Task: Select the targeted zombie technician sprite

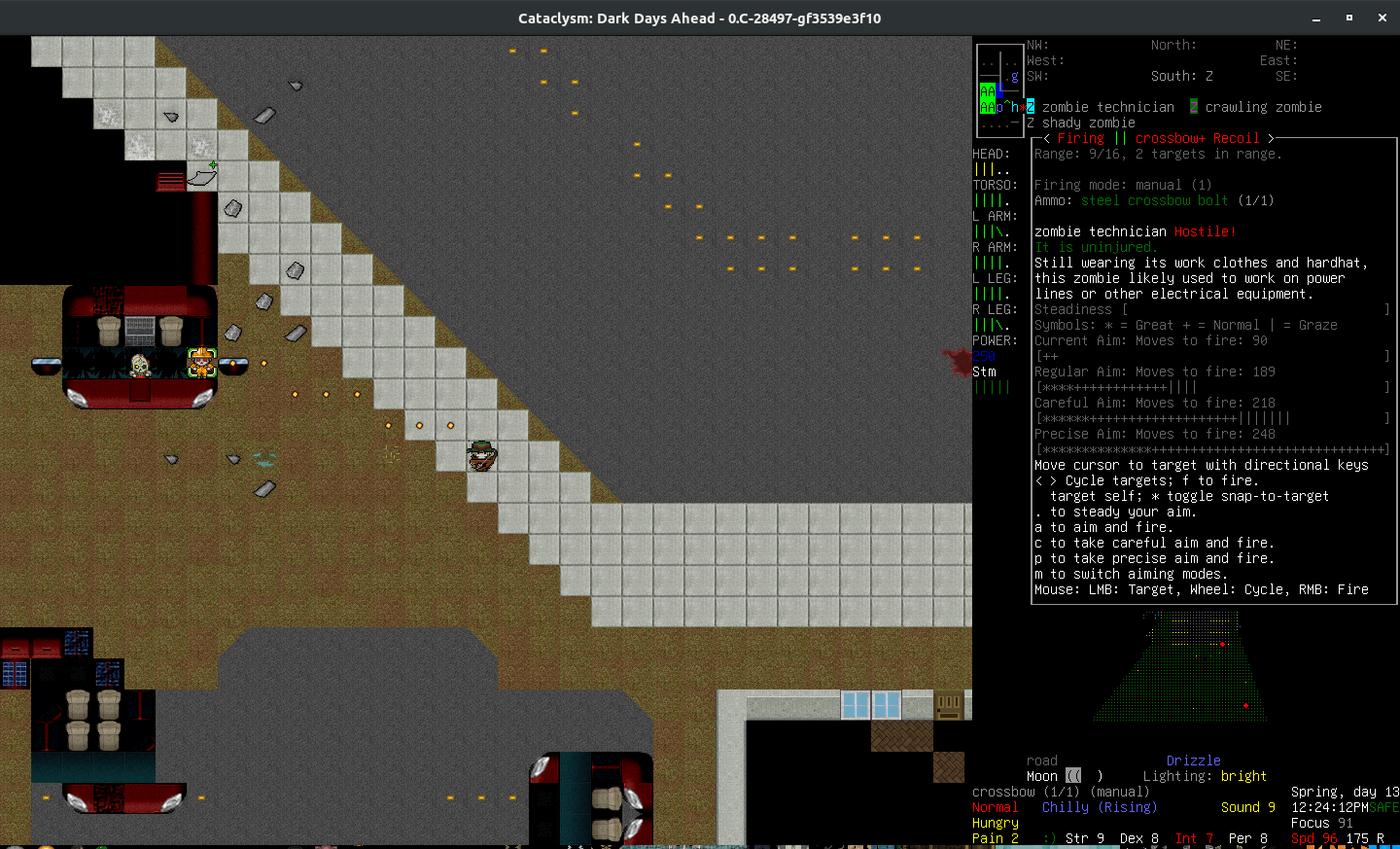Action: coord(201,362)
